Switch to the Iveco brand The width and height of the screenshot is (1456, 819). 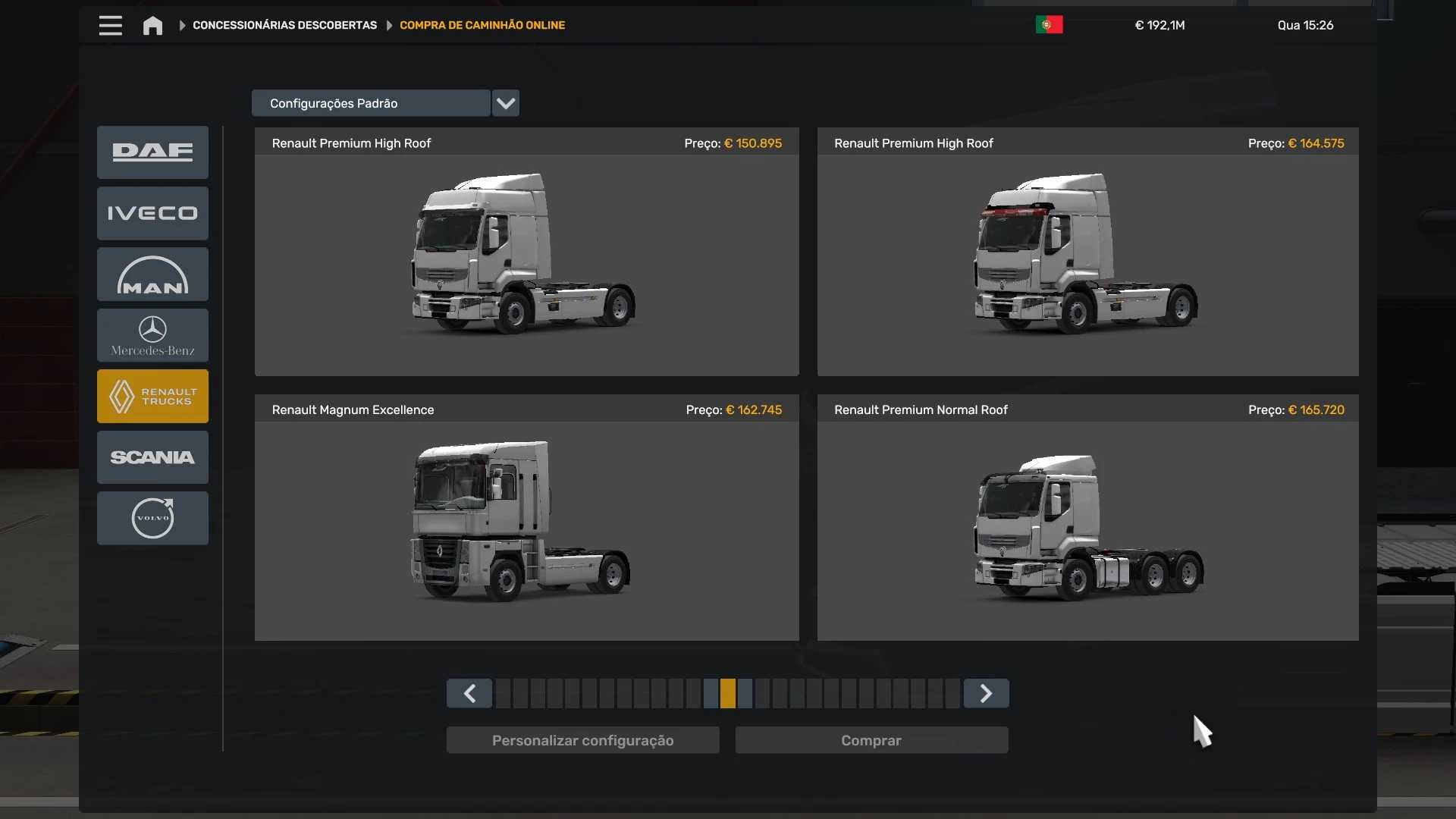tap(152, 213)
